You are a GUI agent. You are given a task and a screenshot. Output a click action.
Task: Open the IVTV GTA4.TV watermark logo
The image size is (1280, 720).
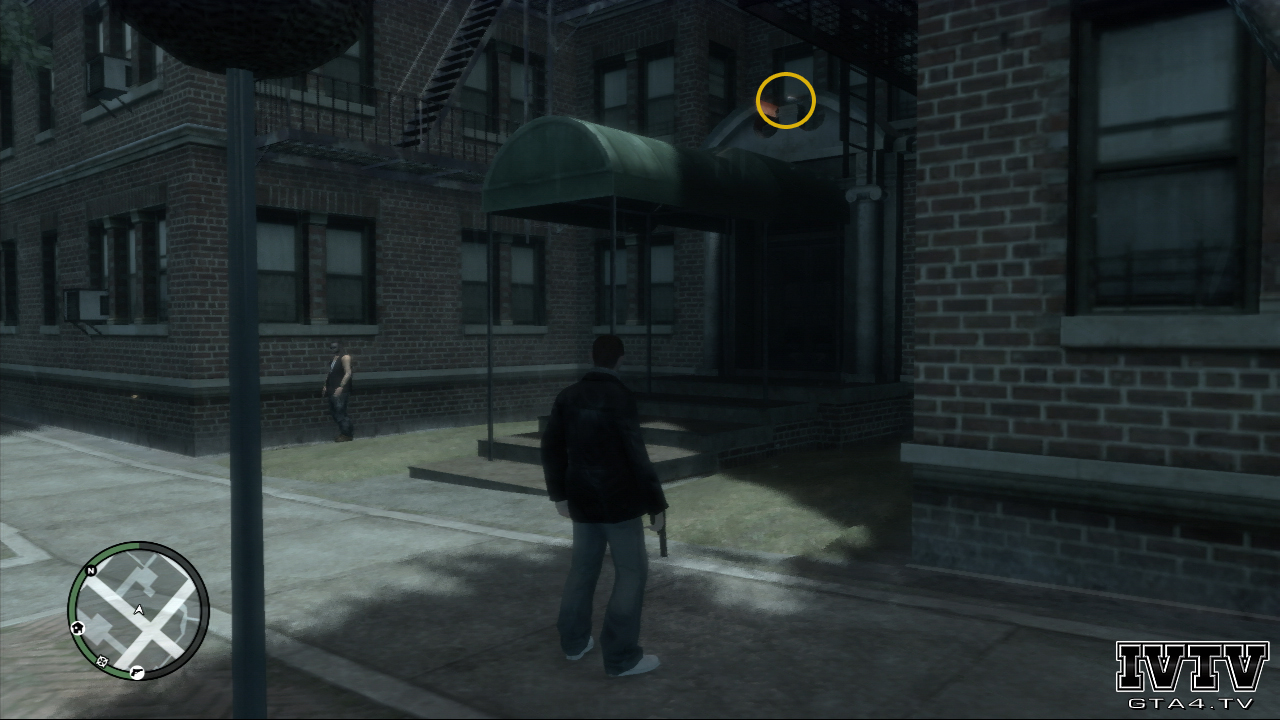pyautogui.click(x=1191, y=675)
